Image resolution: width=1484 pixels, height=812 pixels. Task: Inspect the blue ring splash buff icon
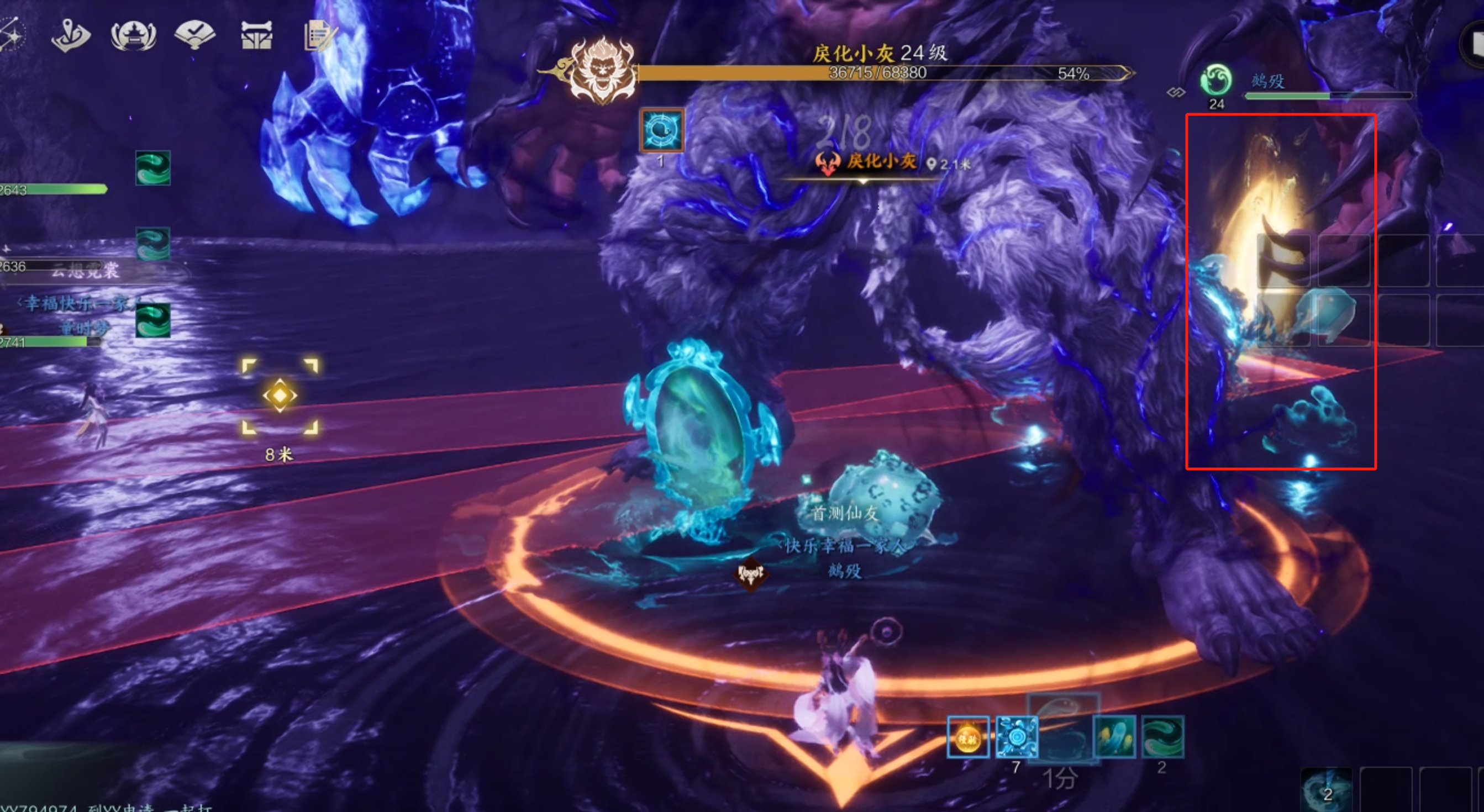pyautogui.click(x=1017, y=737)
